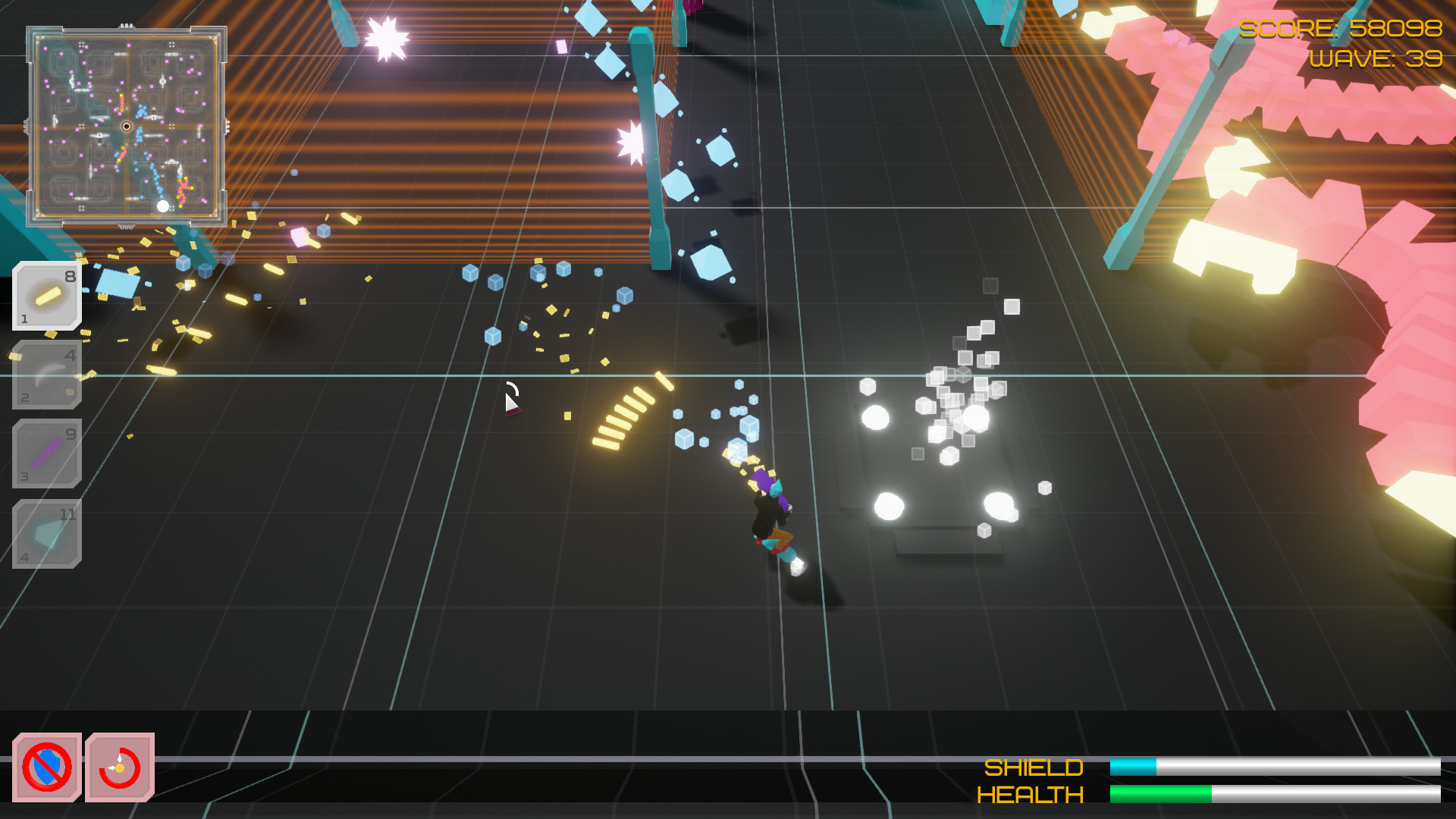Click the SHIELD label text

pos(1034,768)
